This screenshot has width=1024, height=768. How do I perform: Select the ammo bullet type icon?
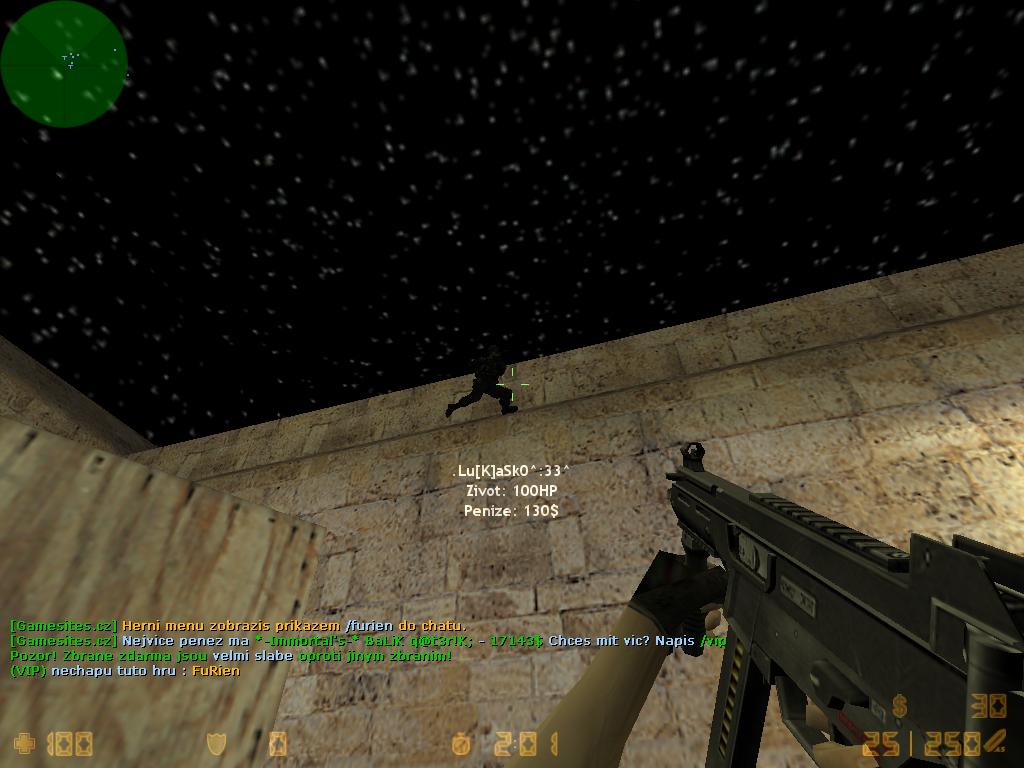click(994, 742)
